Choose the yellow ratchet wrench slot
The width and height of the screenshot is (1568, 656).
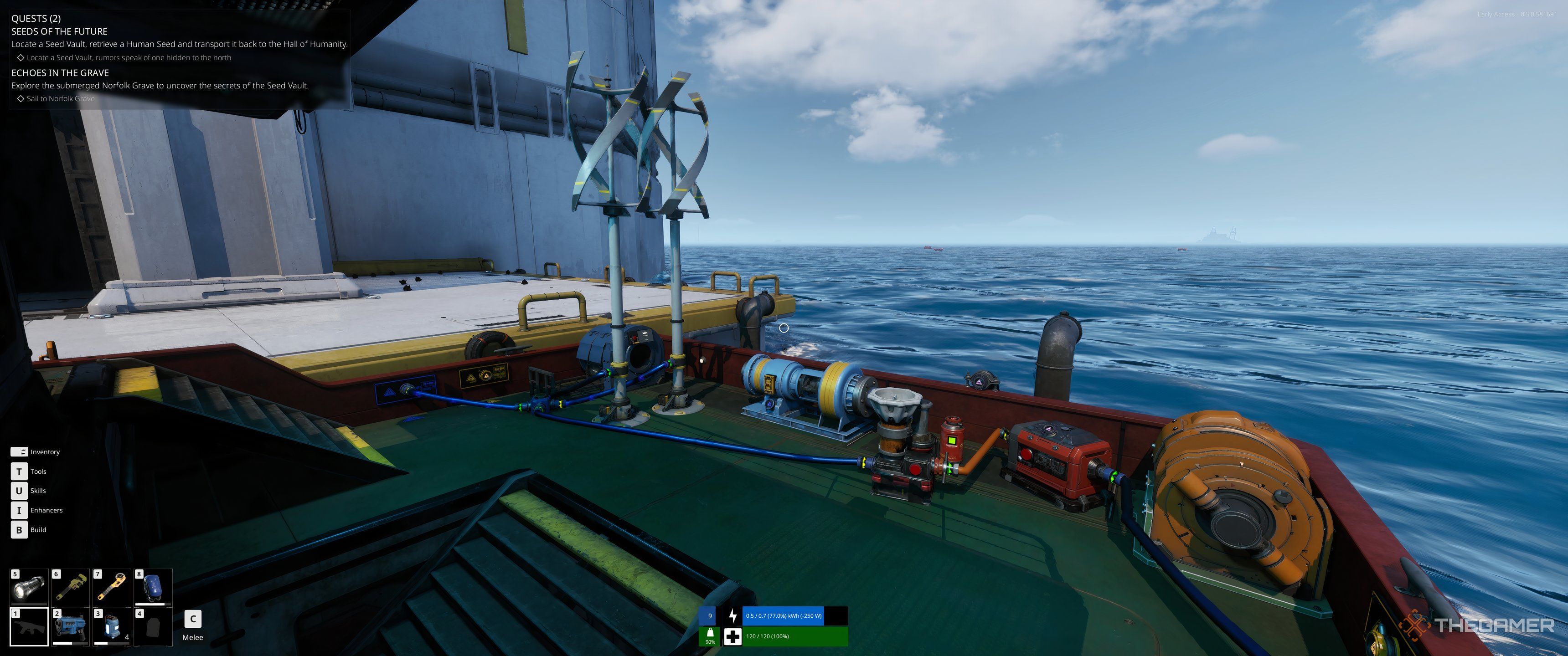[x=112, y=587]
